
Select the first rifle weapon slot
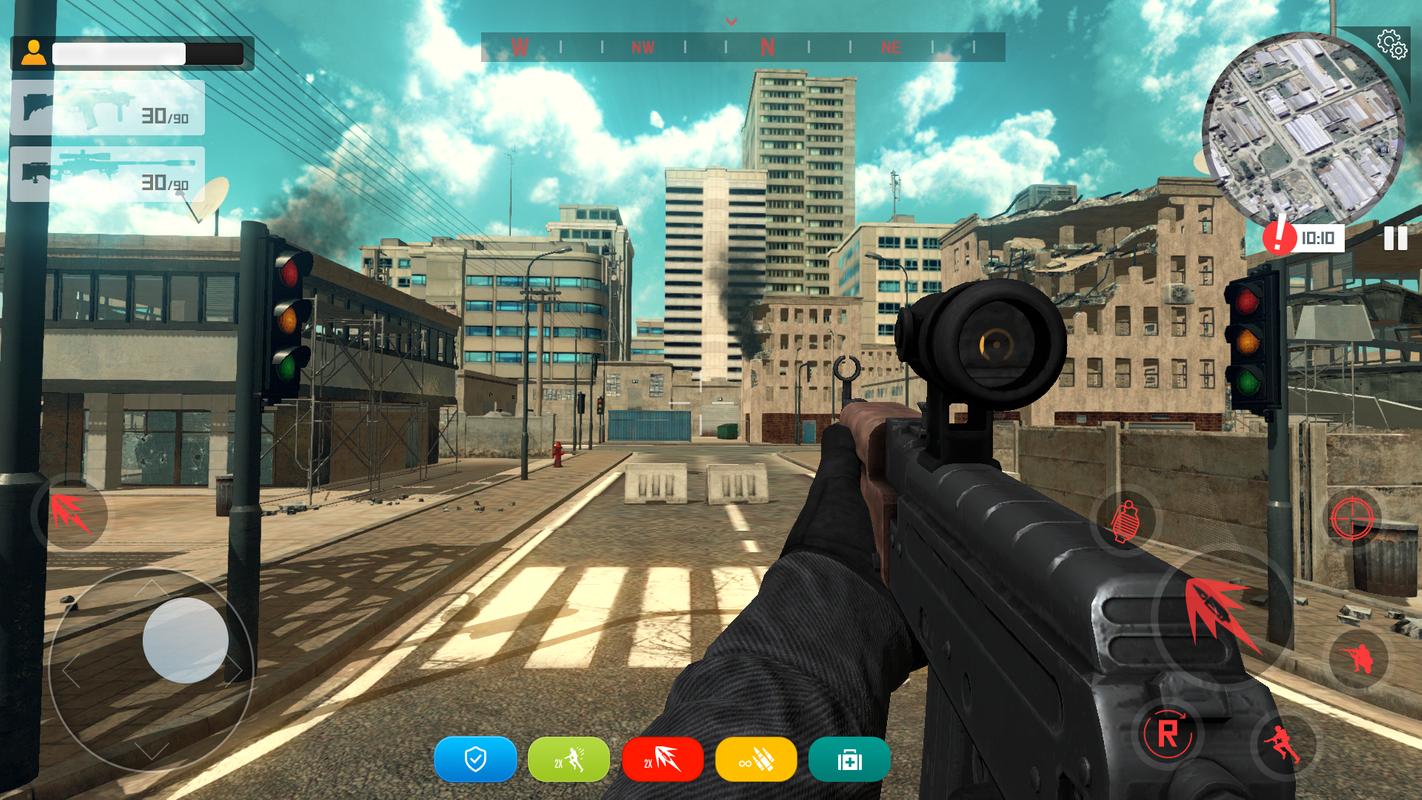107,108
